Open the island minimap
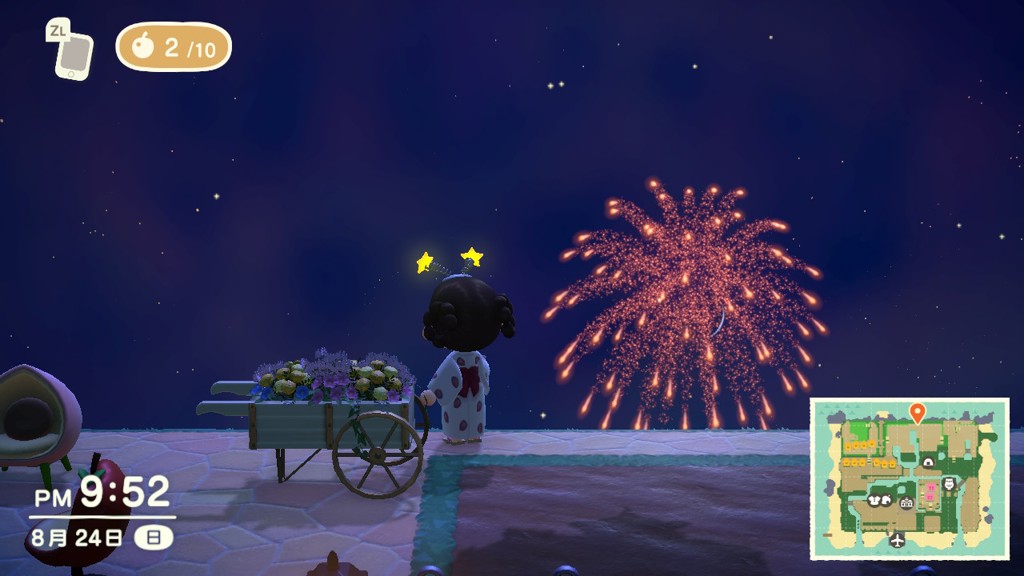1024x576 pixels. [908, 479]
